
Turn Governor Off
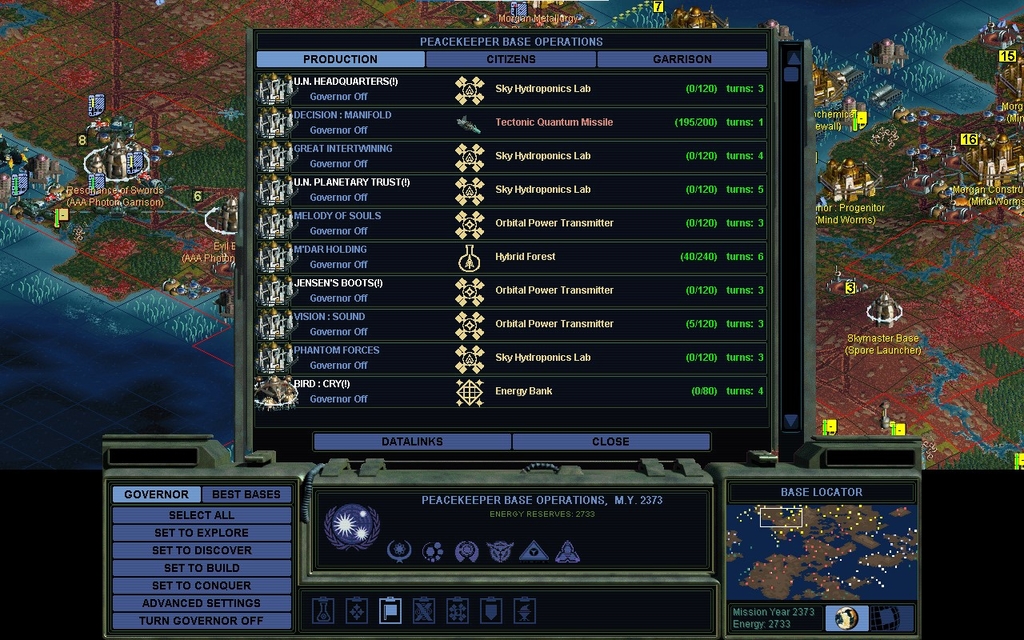pos(201,620)
